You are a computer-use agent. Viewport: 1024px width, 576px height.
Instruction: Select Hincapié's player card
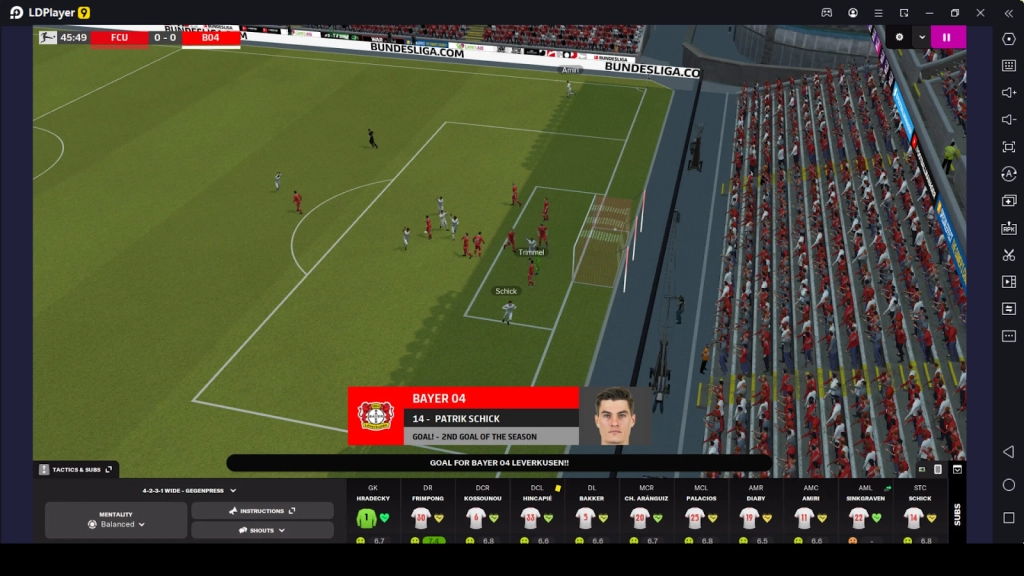(x=531, y=517)
